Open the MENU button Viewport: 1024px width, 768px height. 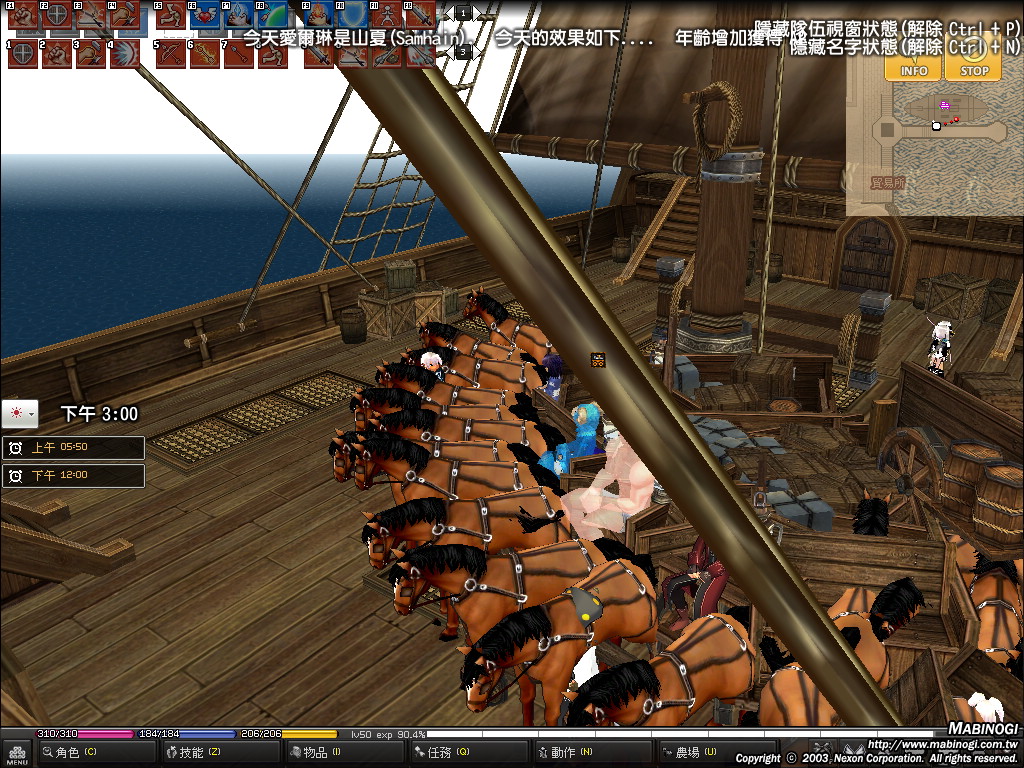point(17,752)
